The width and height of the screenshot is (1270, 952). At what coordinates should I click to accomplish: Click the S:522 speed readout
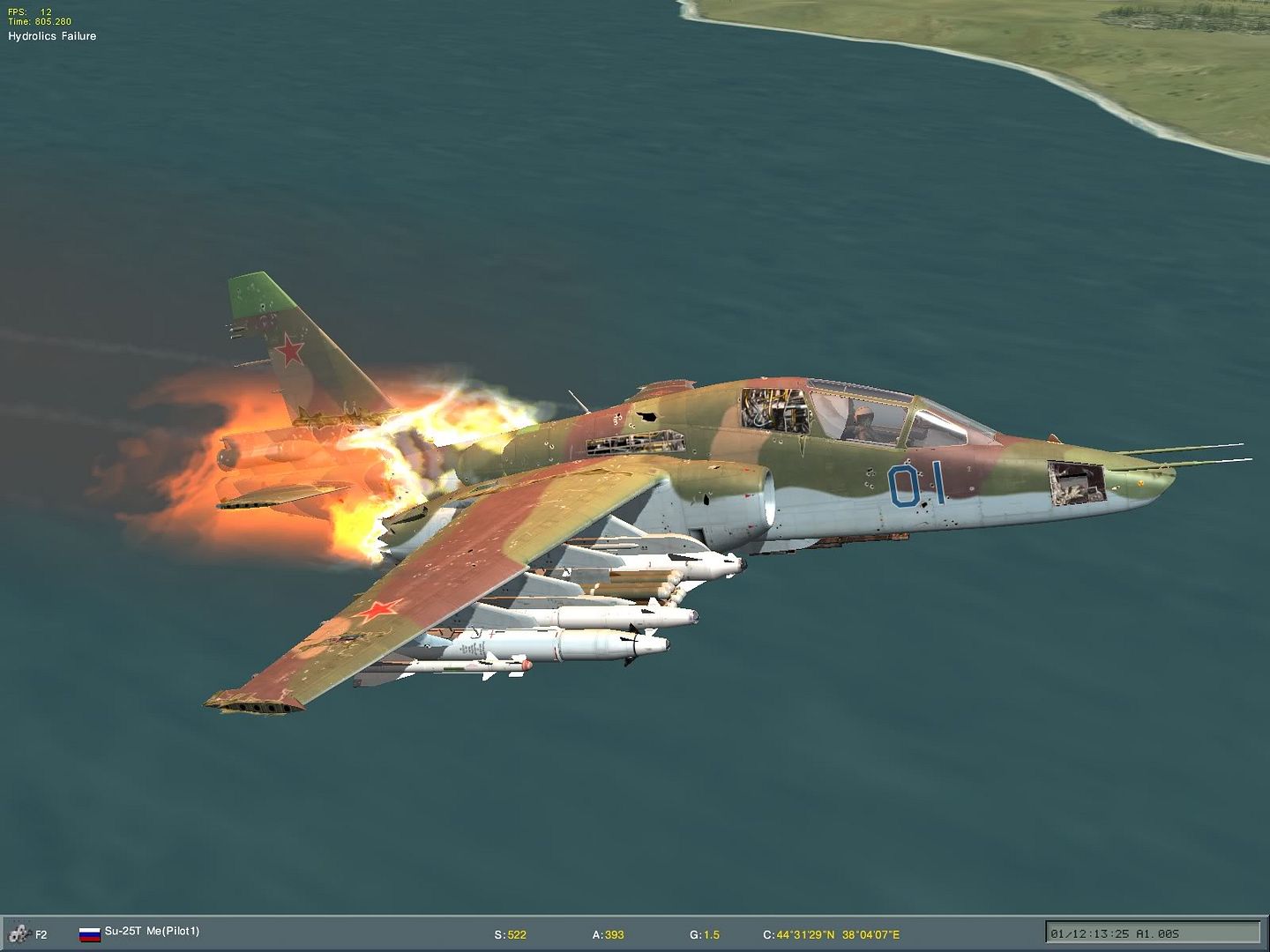pyautogui.click(x=511, y=933)
